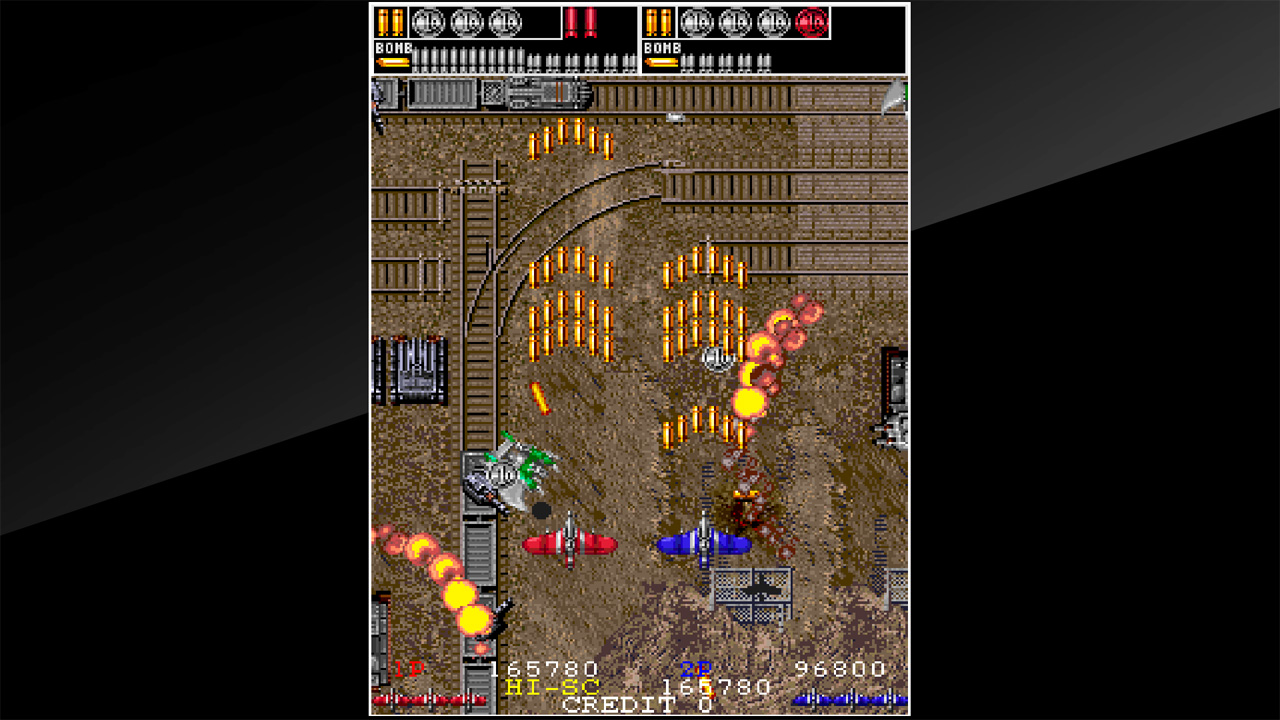Screen dimensions: 1280x720
Task: Switch to the player 1 score display
Action: coord(543,667)
